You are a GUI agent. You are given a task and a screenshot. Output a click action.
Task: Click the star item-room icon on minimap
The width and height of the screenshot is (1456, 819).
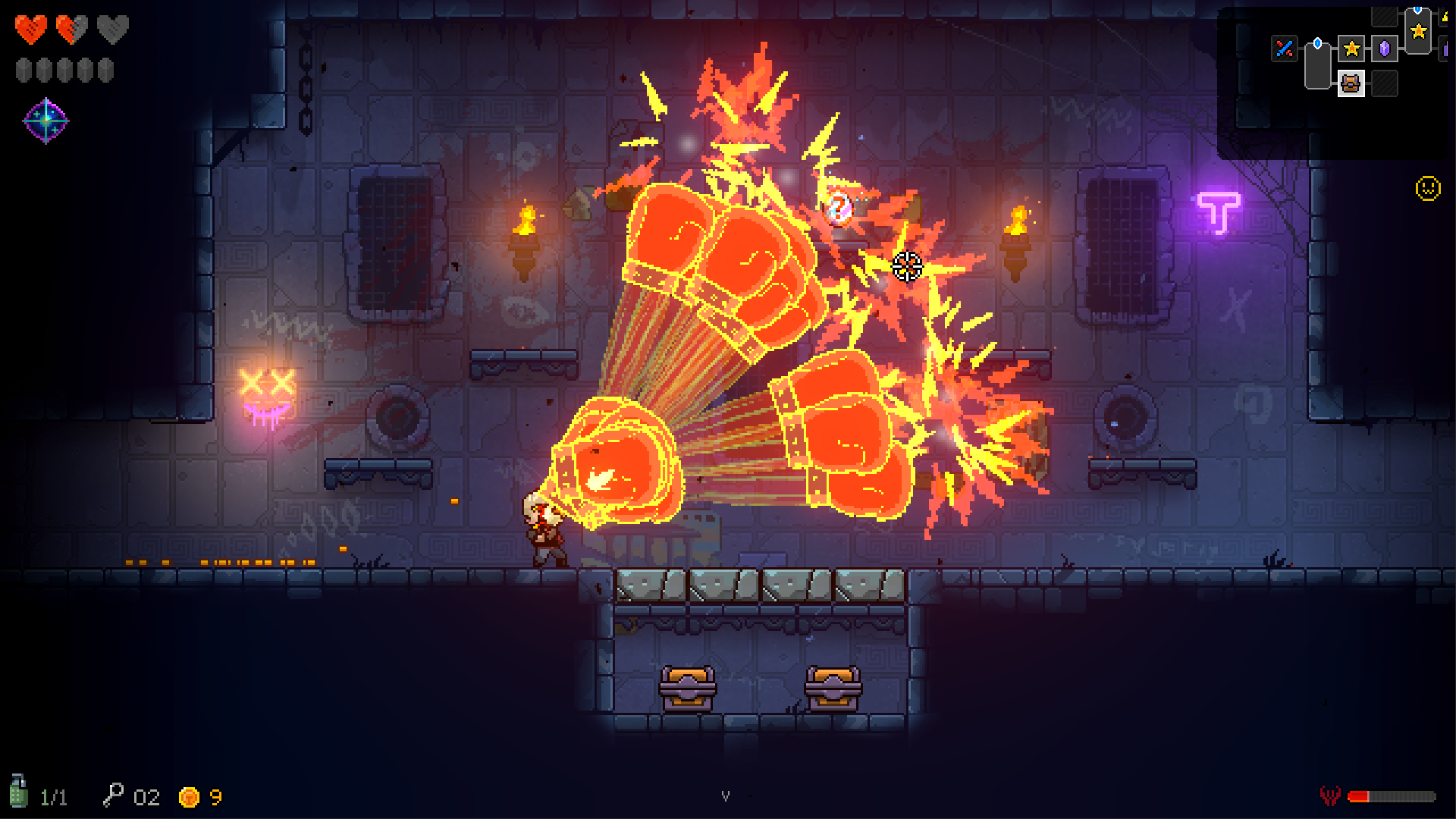tap(1352, 49)
